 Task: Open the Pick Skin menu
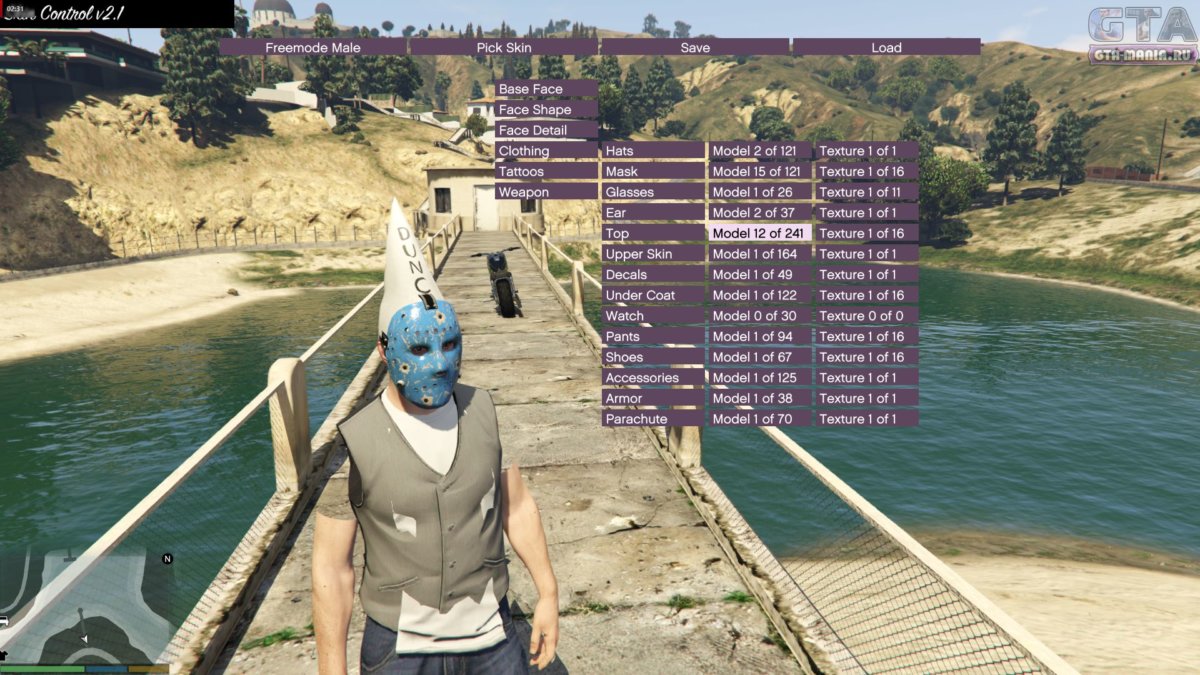pyautogui.click(x=503, y=47)
